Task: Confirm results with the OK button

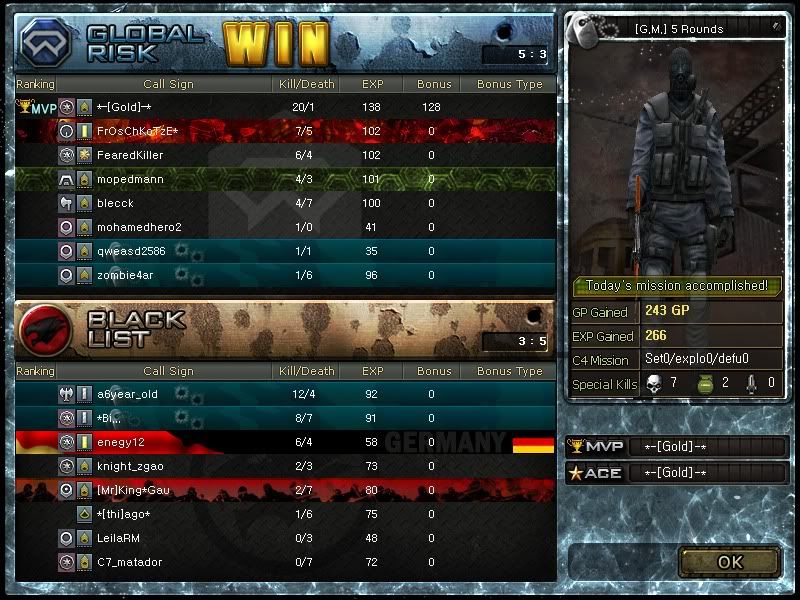Action: (x=729, y=562)
